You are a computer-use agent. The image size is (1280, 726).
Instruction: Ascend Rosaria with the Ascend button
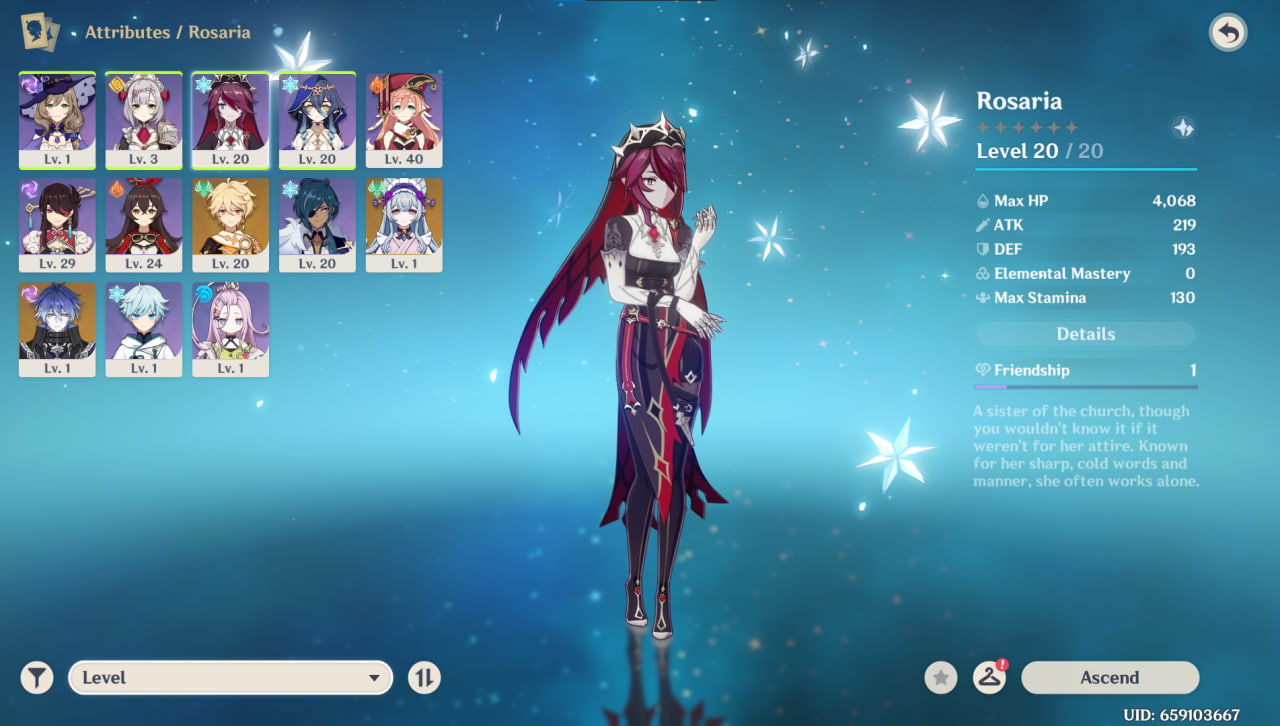[x=1109, y=677]
